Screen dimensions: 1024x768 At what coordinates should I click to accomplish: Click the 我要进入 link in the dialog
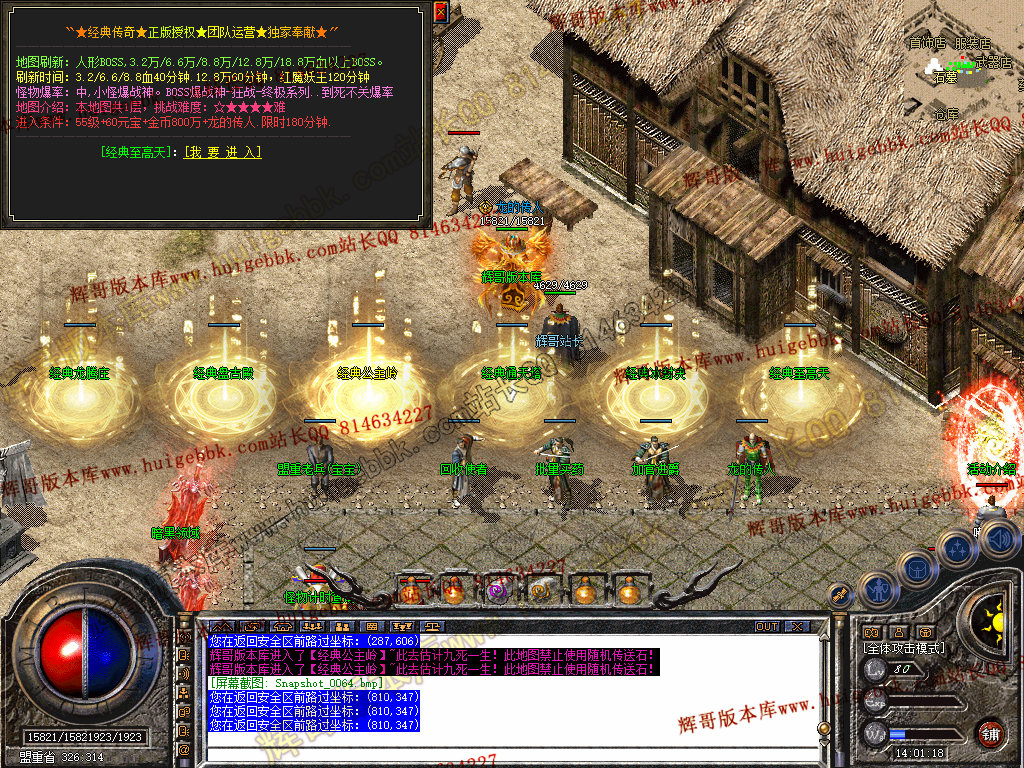click(222, 152)
